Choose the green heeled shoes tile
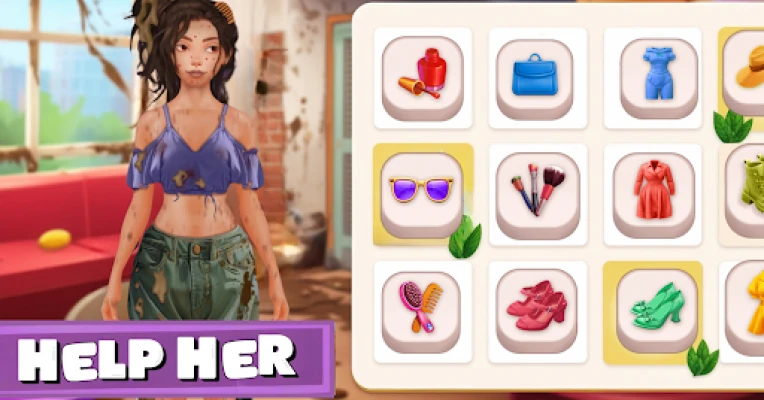Screen dimensions: 764x400 tap(654, 310)
